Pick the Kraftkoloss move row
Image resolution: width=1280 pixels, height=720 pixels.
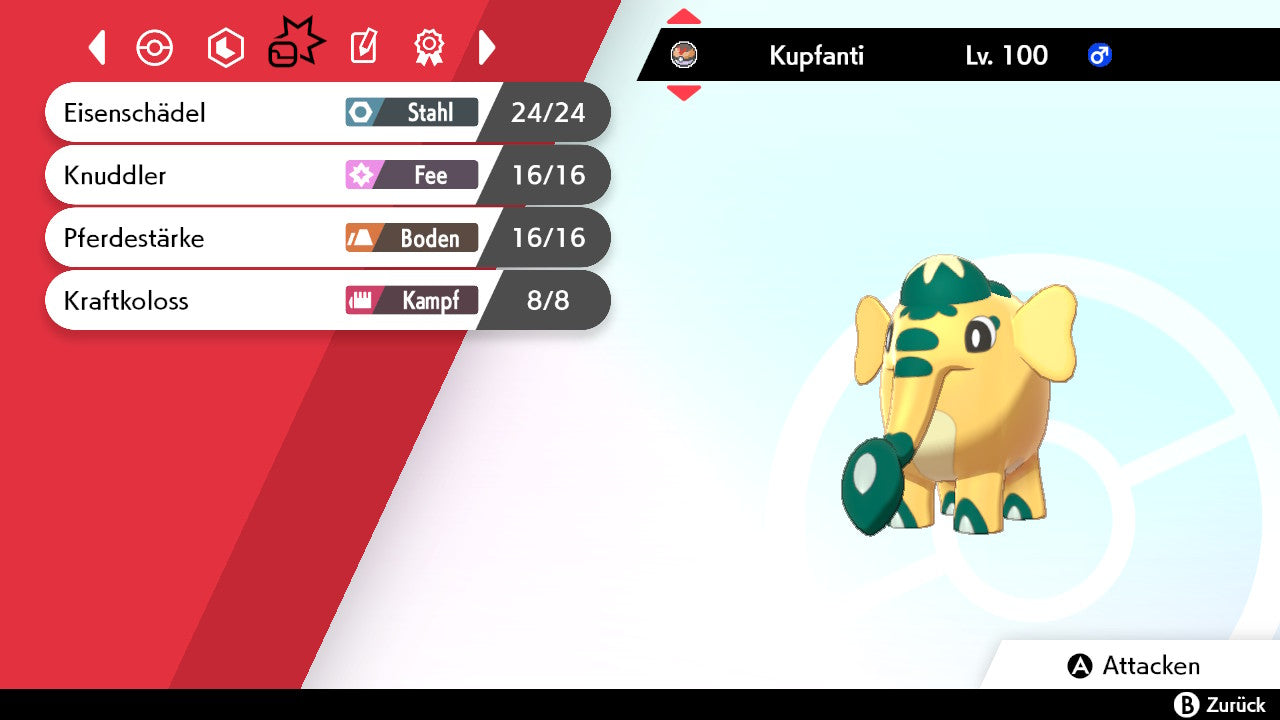click(326, 300)
